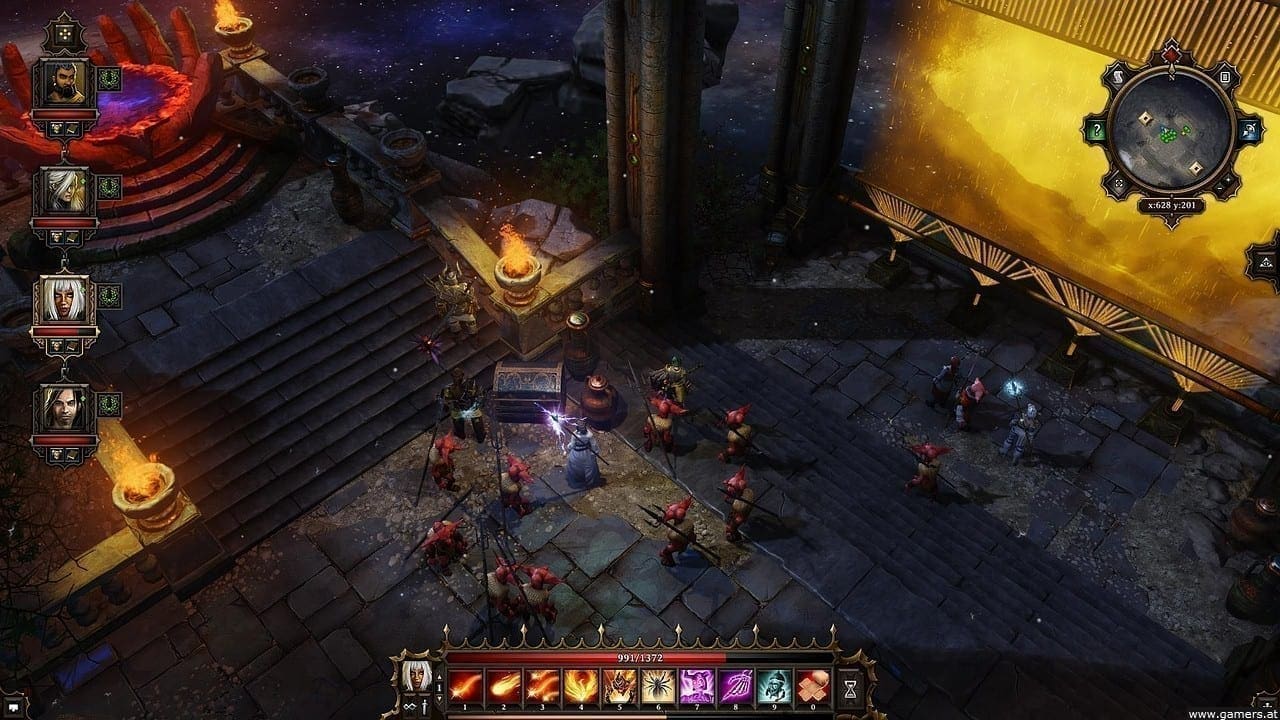The width and height of the screenshot is (1280, 720).
Task: Activate the burning figure skill in slot 5
Action: (x=619, y=684)
